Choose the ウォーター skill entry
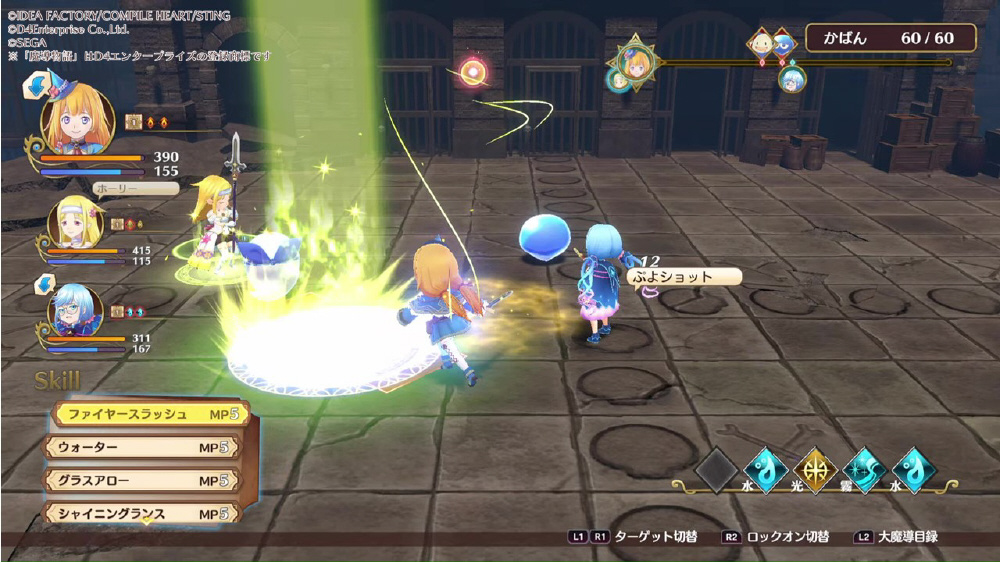The image size is (1000, 562). pos(140,447)
